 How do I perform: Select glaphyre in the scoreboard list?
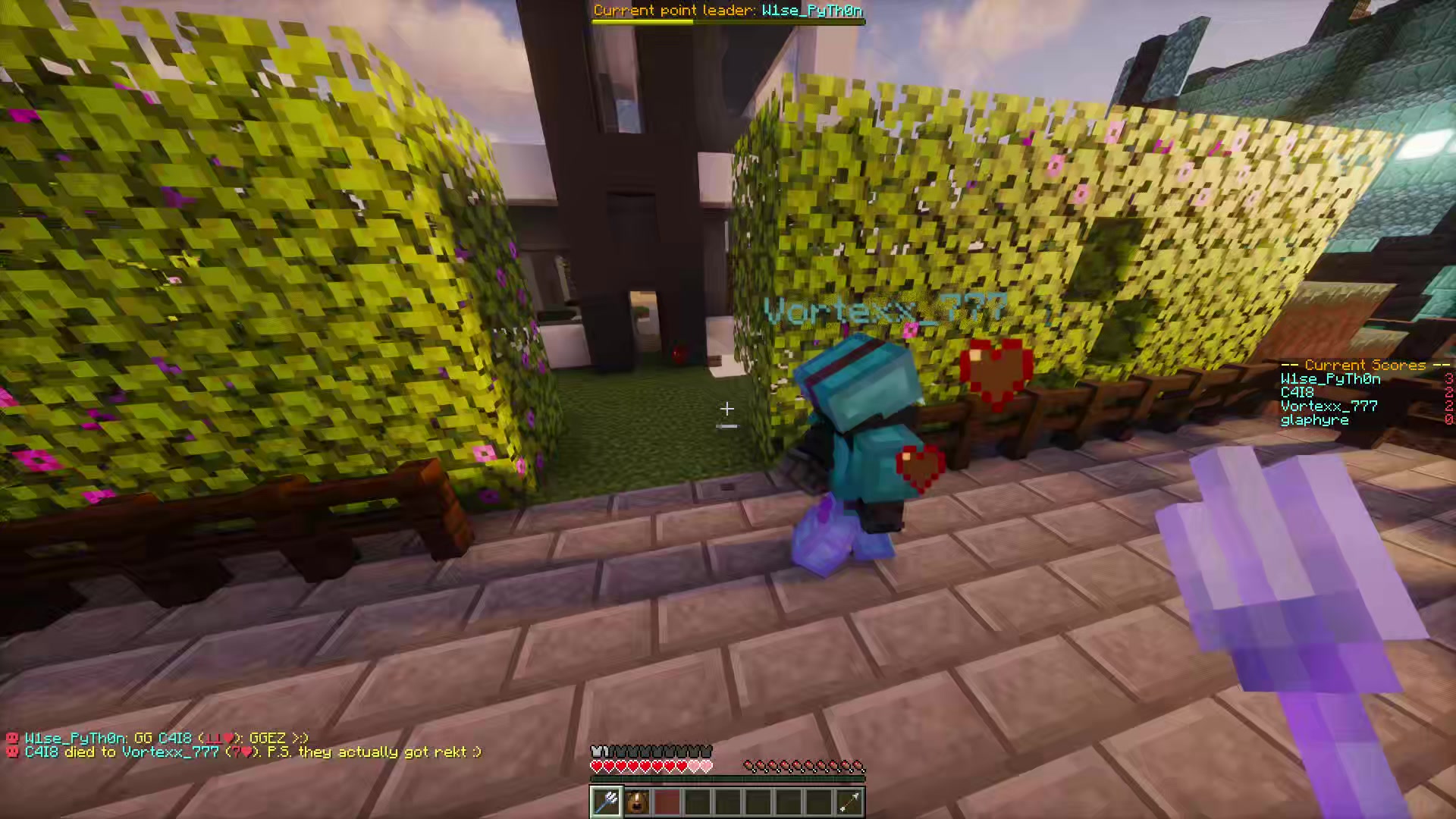1313,419
